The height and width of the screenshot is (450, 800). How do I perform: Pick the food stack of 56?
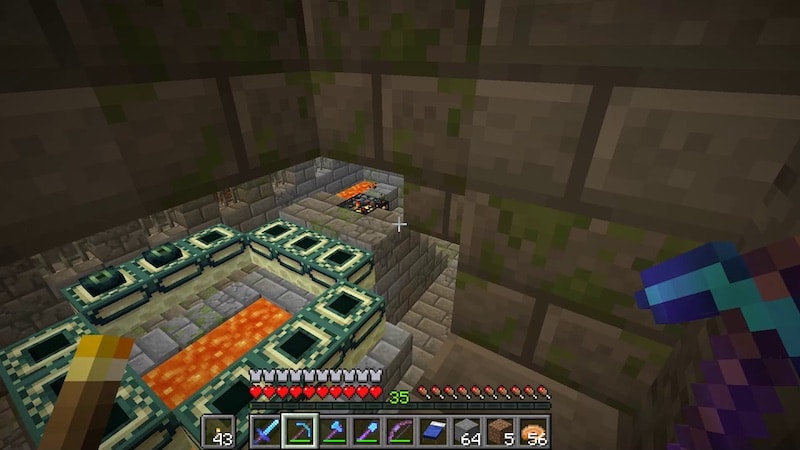pyautogui.click(x=533, y=432)
